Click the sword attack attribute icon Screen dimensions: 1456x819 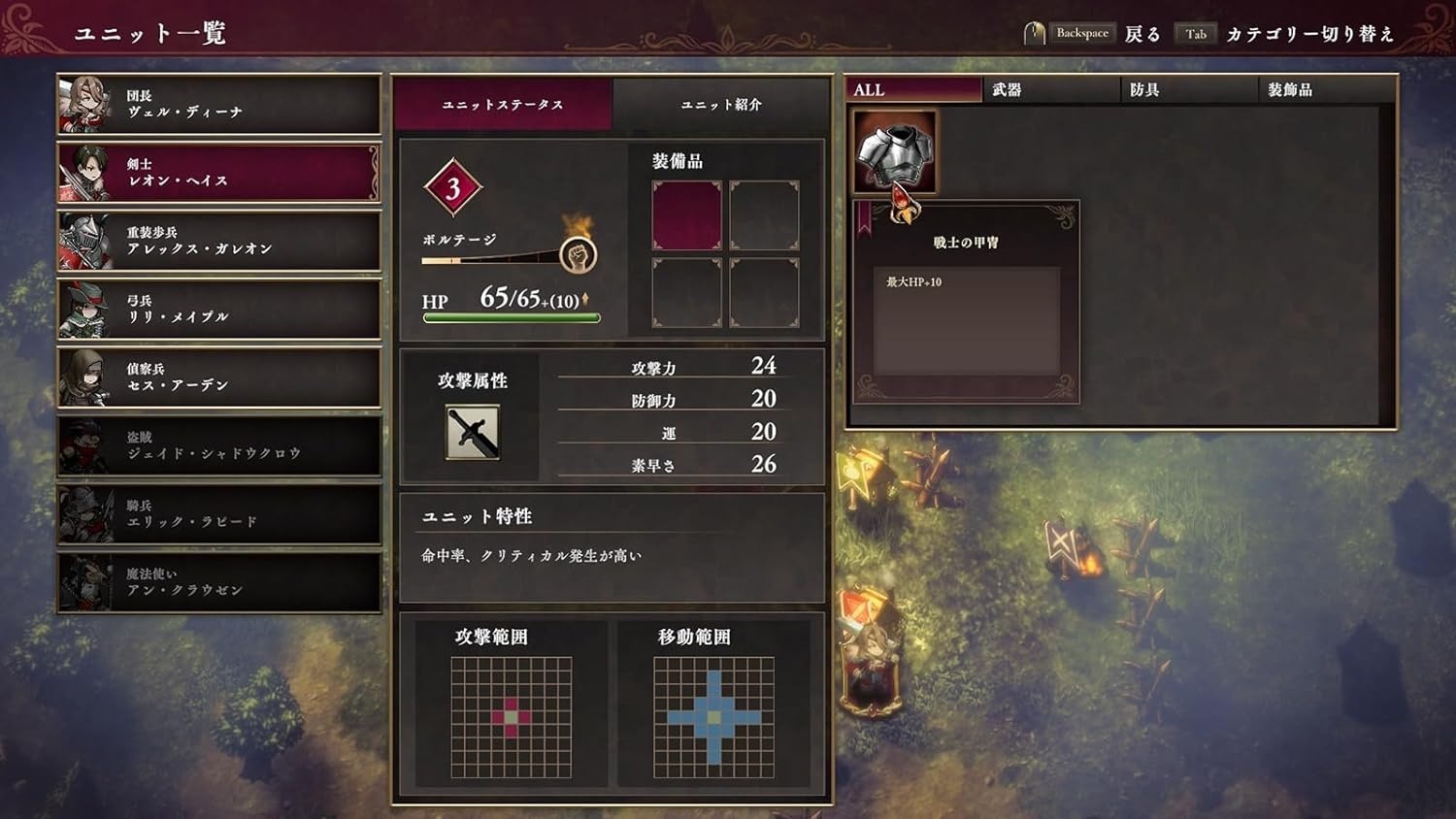tap(471, 430)
